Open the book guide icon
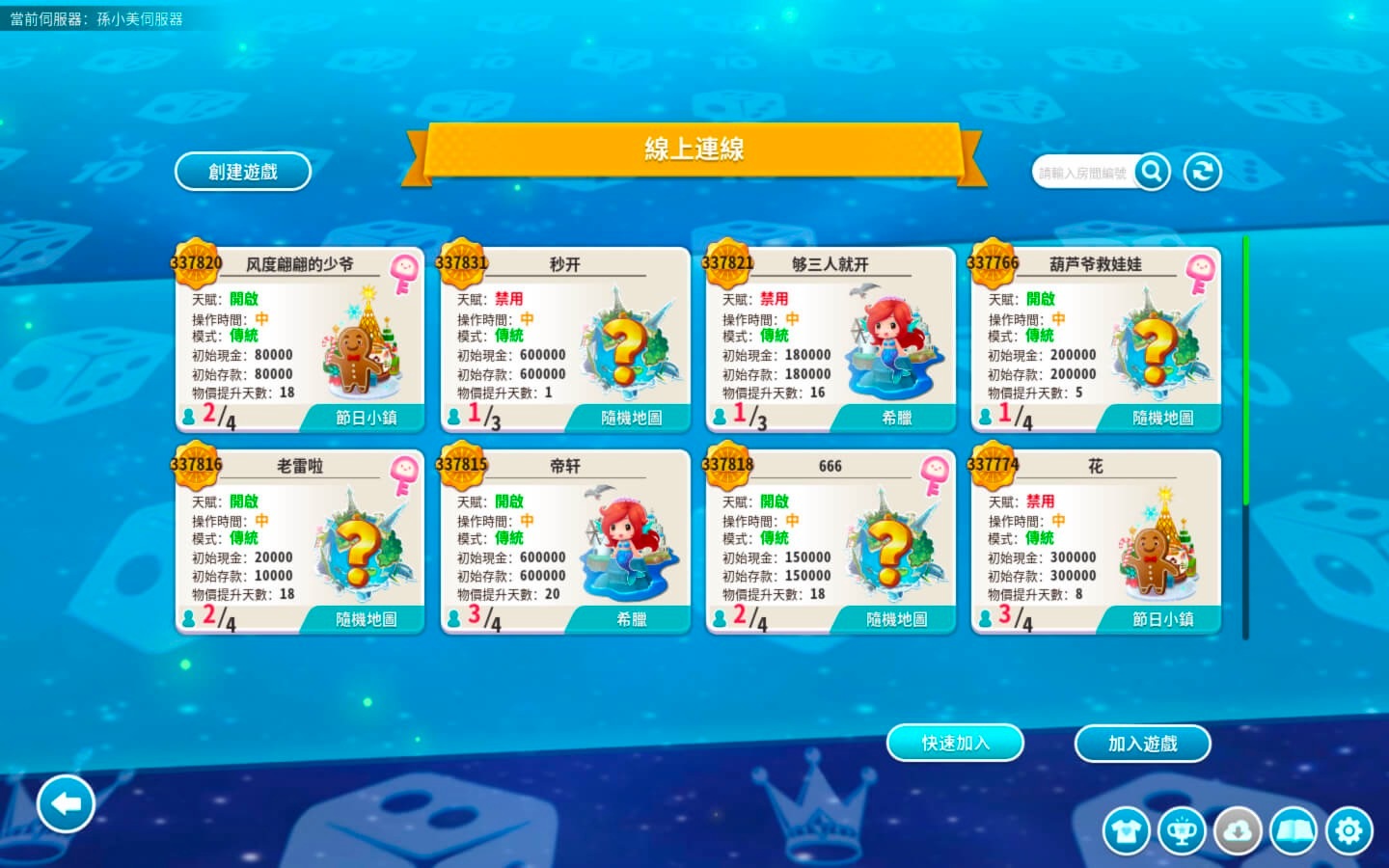 [x=1294, y=830]
